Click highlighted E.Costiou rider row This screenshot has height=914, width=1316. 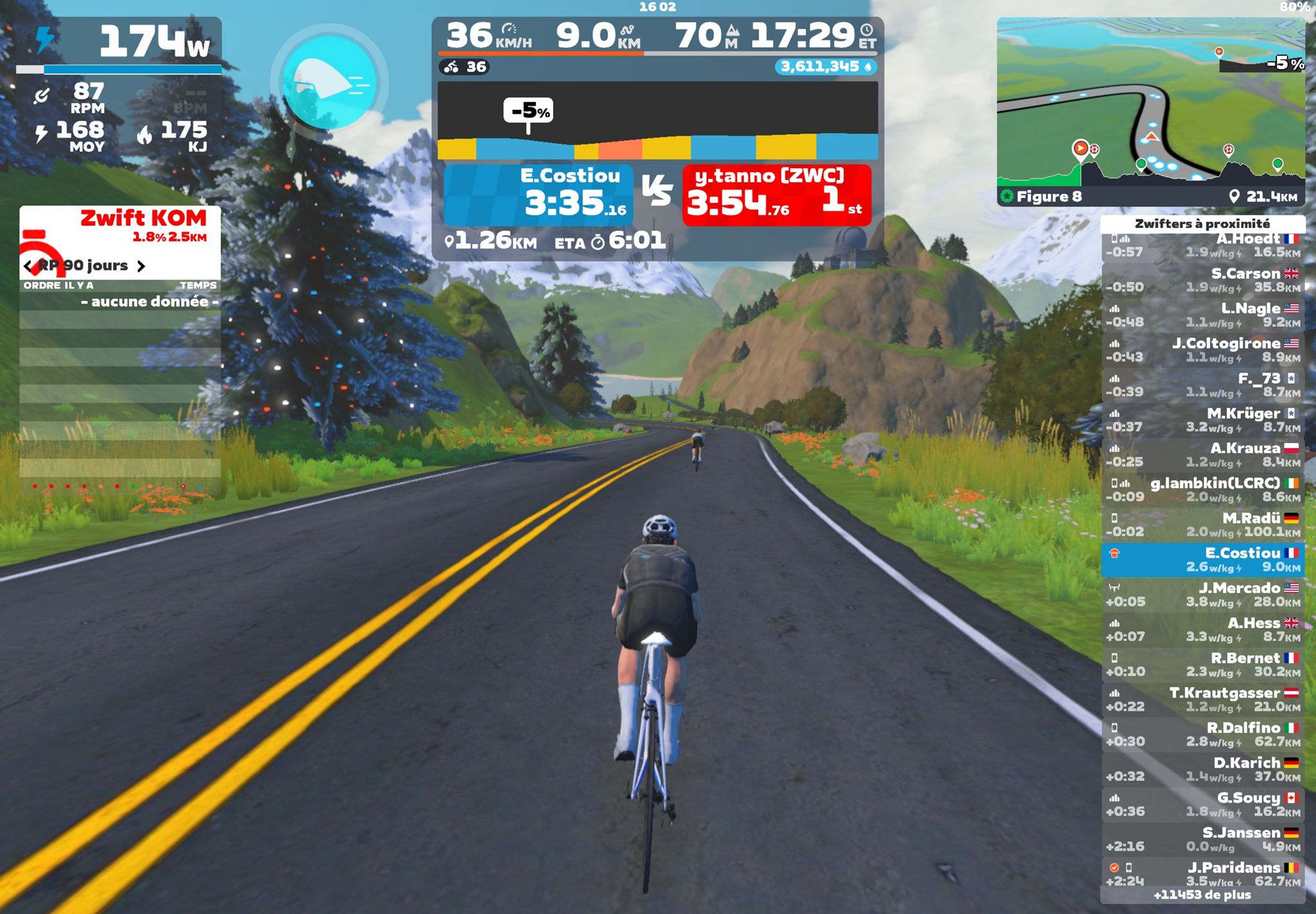[x=1202, y=560]
